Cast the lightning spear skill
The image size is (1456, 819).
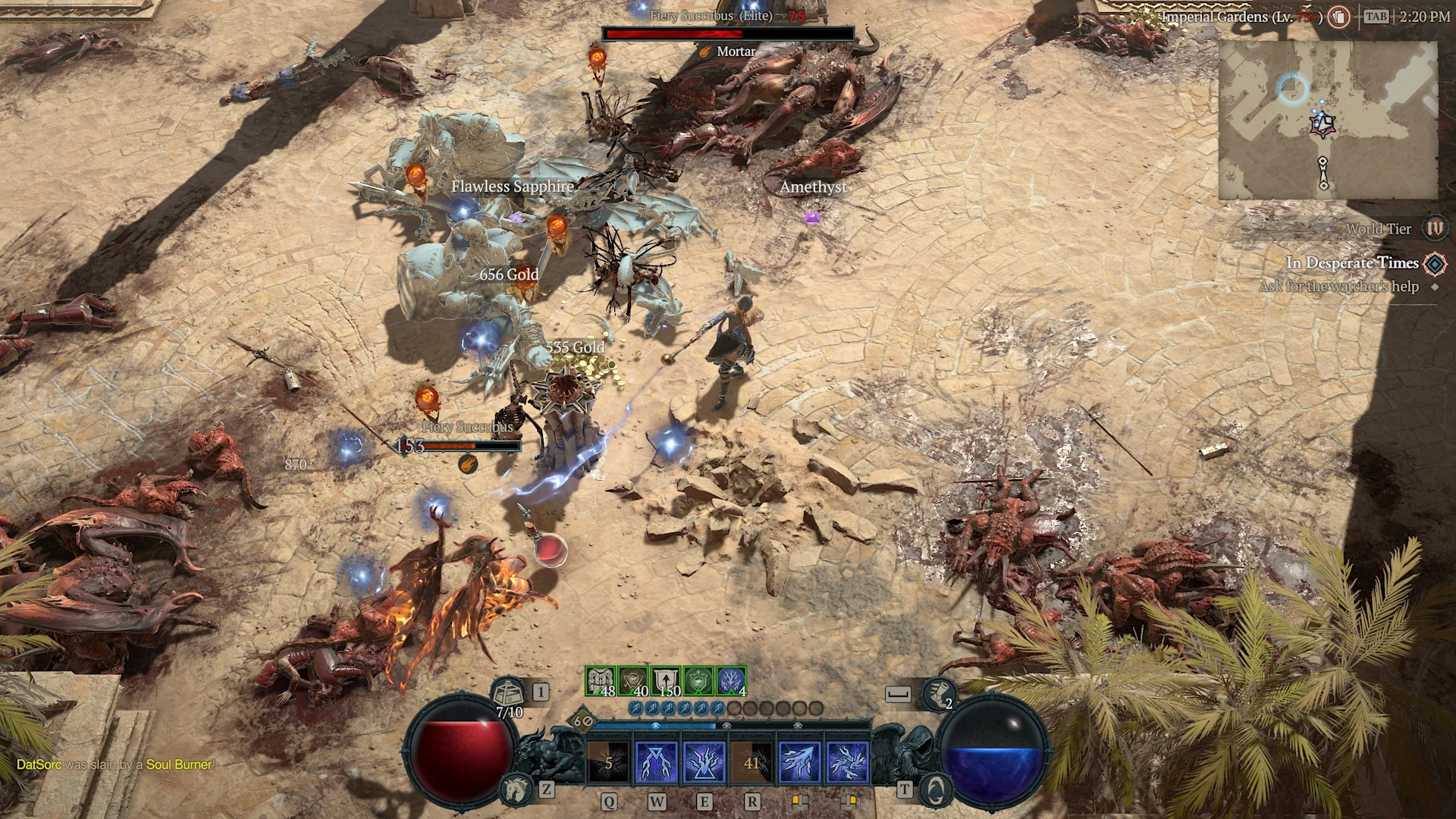tap(799, 761)
